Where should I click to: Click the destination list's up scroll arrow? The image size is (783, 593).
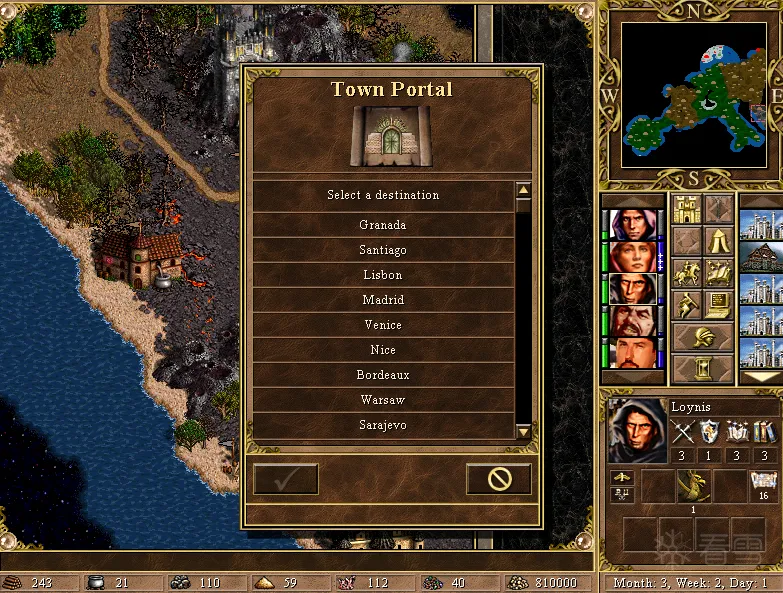pos(523,189)
